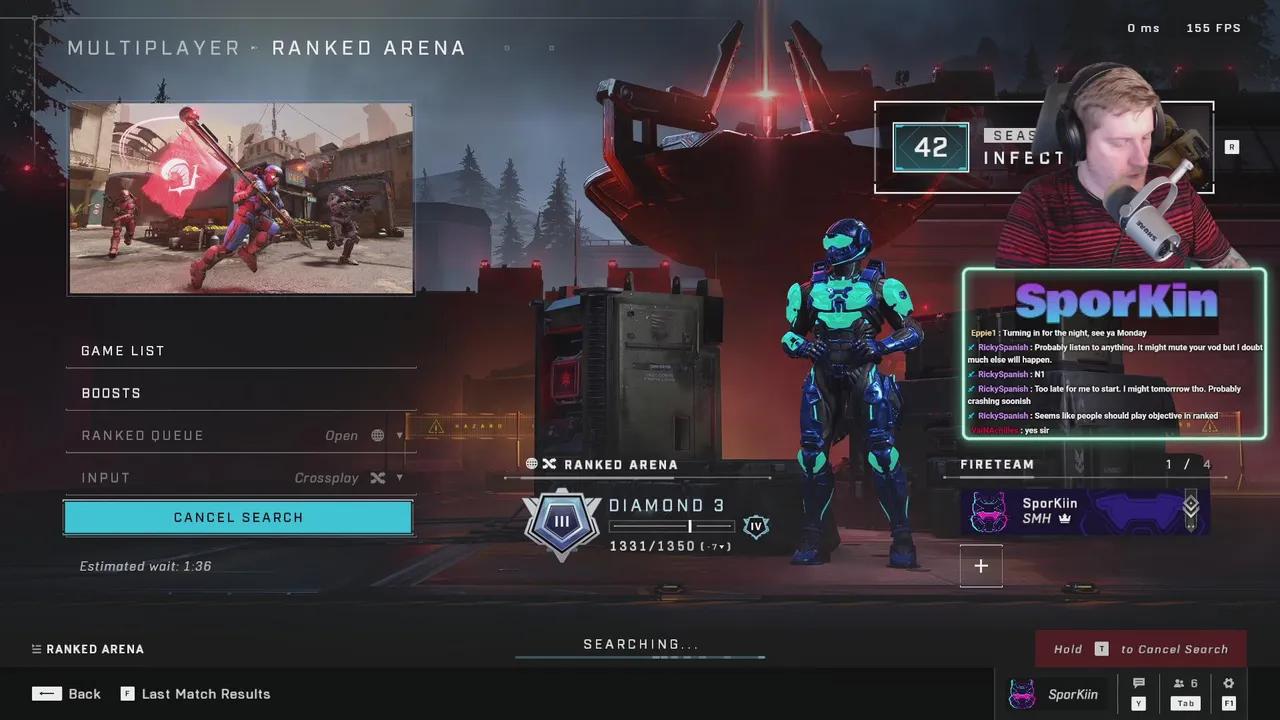Click MULTIPLAYER in the breadcrumb header

coord(154,47)
